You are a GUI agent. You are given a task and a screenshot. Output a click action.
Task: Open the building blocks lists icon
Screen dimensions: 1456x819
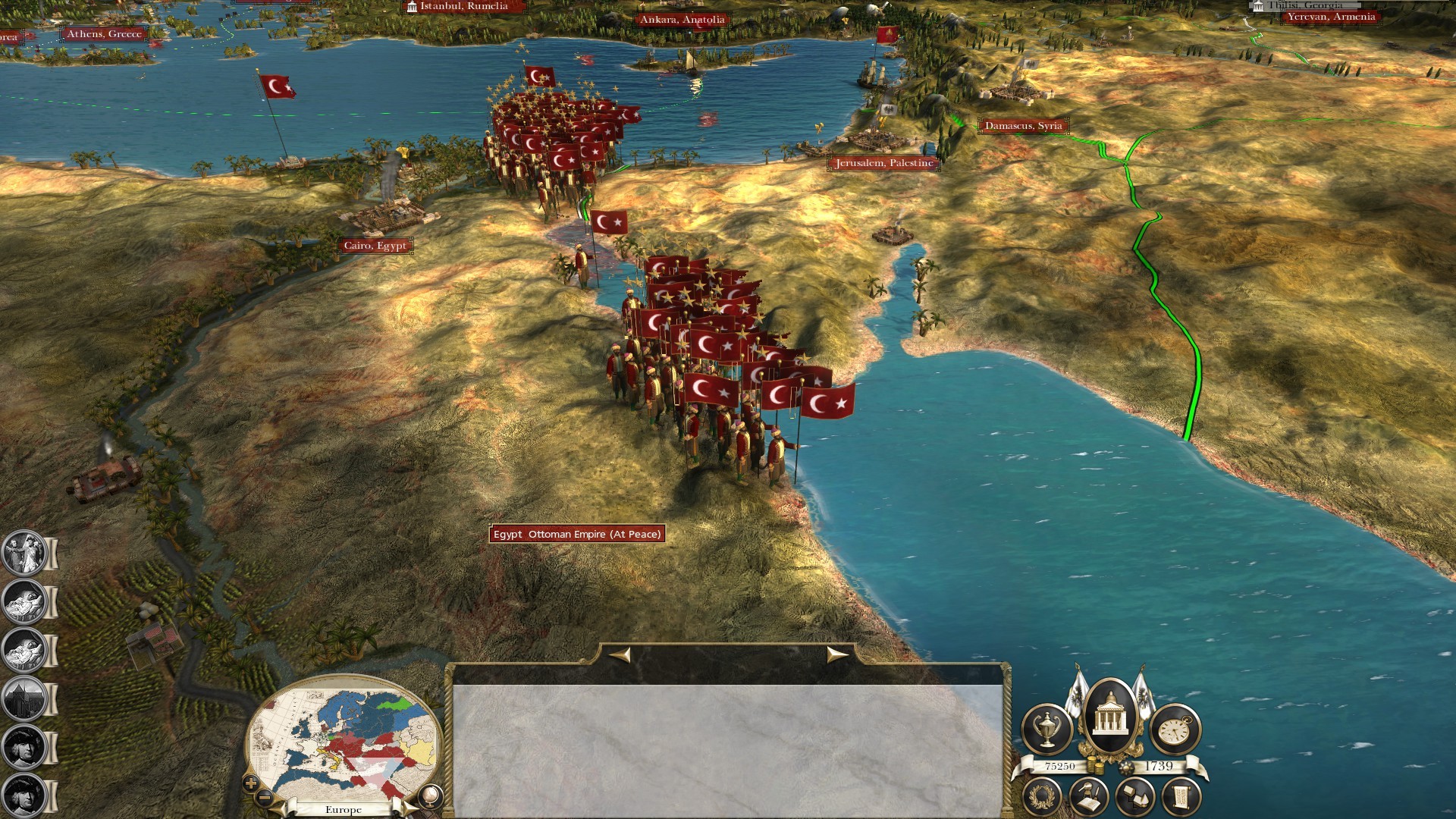pyautogui.click(x=1134, y=797)
